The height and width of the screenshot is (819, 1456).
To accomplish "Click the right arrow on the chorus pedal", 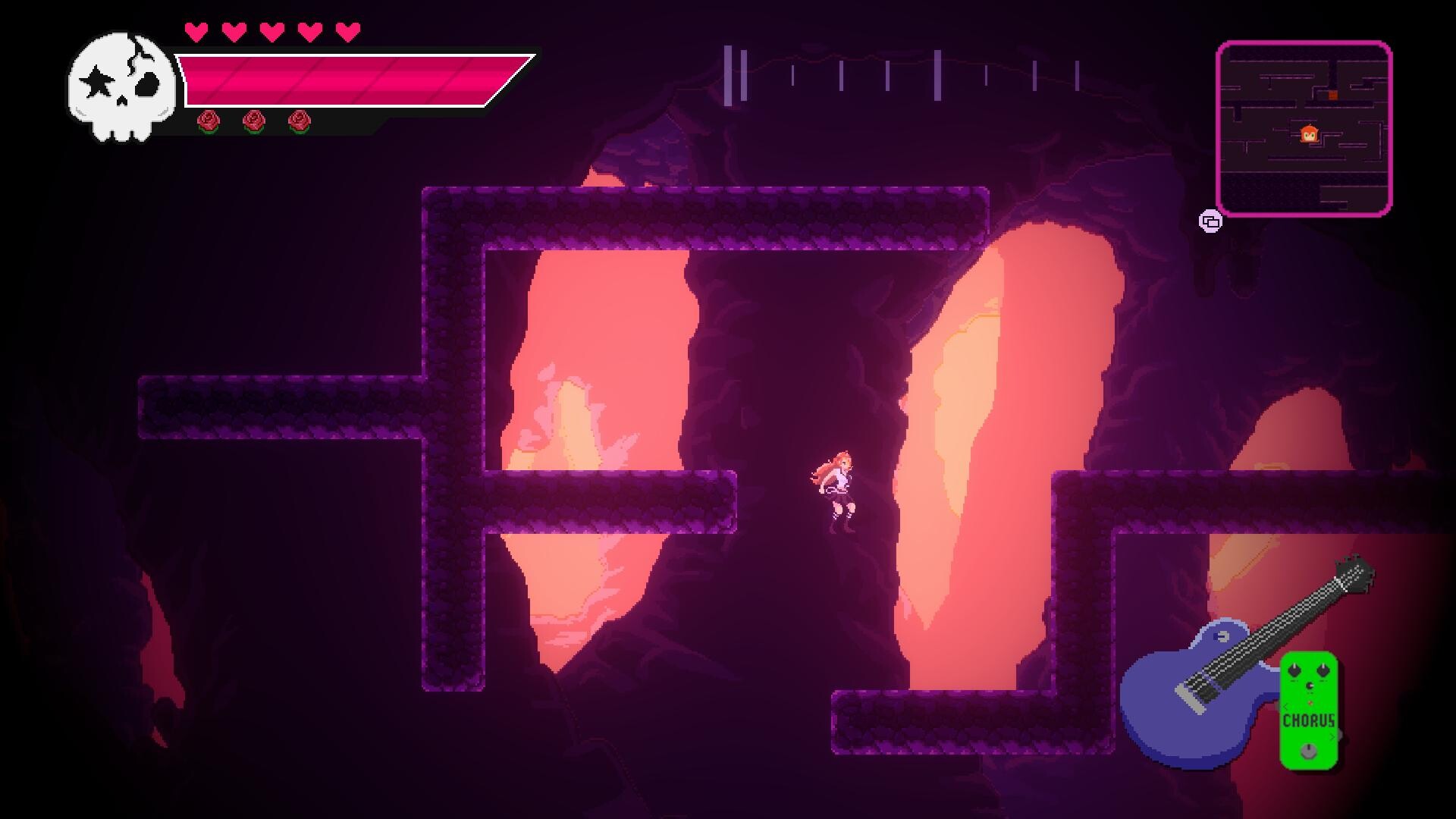I will tap(1332, 737).
